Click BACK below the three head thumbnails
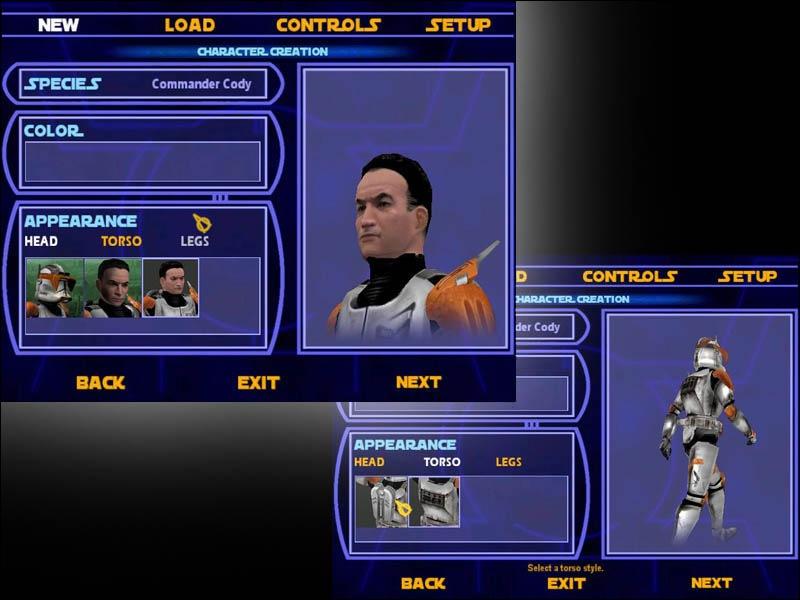 pyautogui.click(x=101, y=382)
